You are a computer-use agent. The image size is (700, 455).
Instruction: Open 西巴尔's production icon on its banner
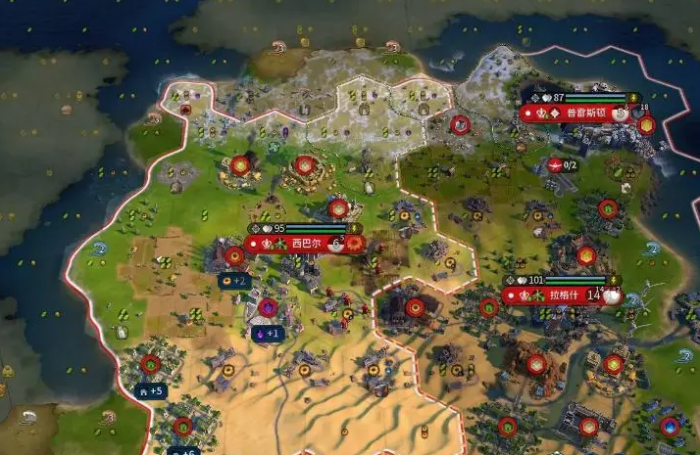(353, 243)
